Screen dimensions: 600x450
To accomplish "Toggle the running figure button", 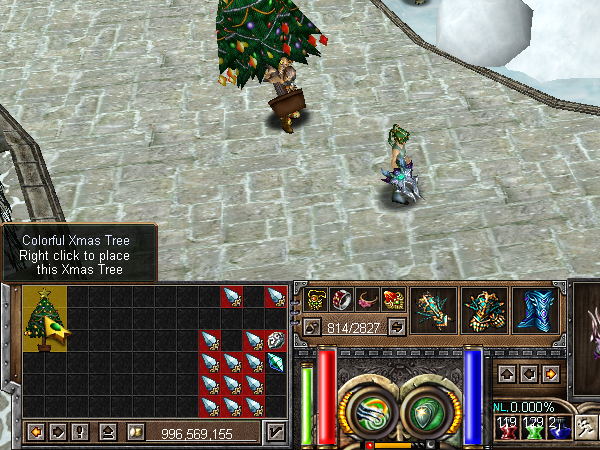I will pos(582,425).
